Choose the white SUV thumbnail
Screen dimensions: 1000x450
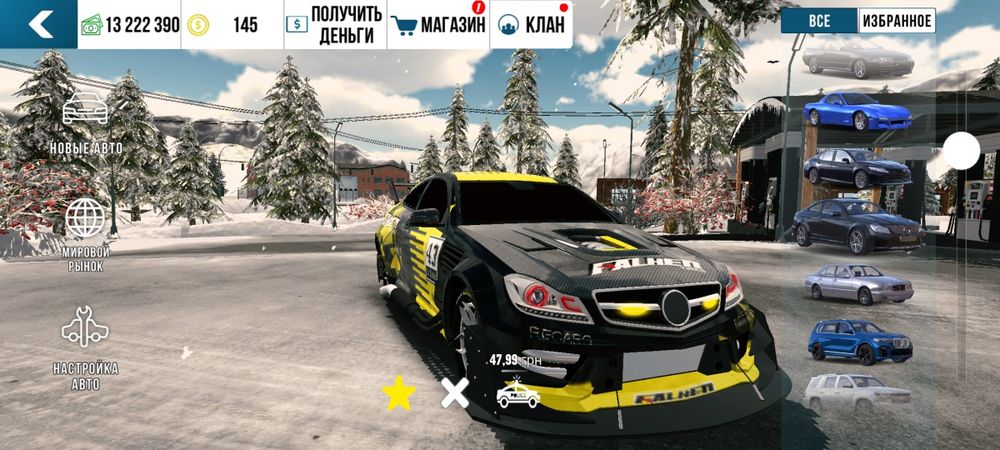pos(858,391)
